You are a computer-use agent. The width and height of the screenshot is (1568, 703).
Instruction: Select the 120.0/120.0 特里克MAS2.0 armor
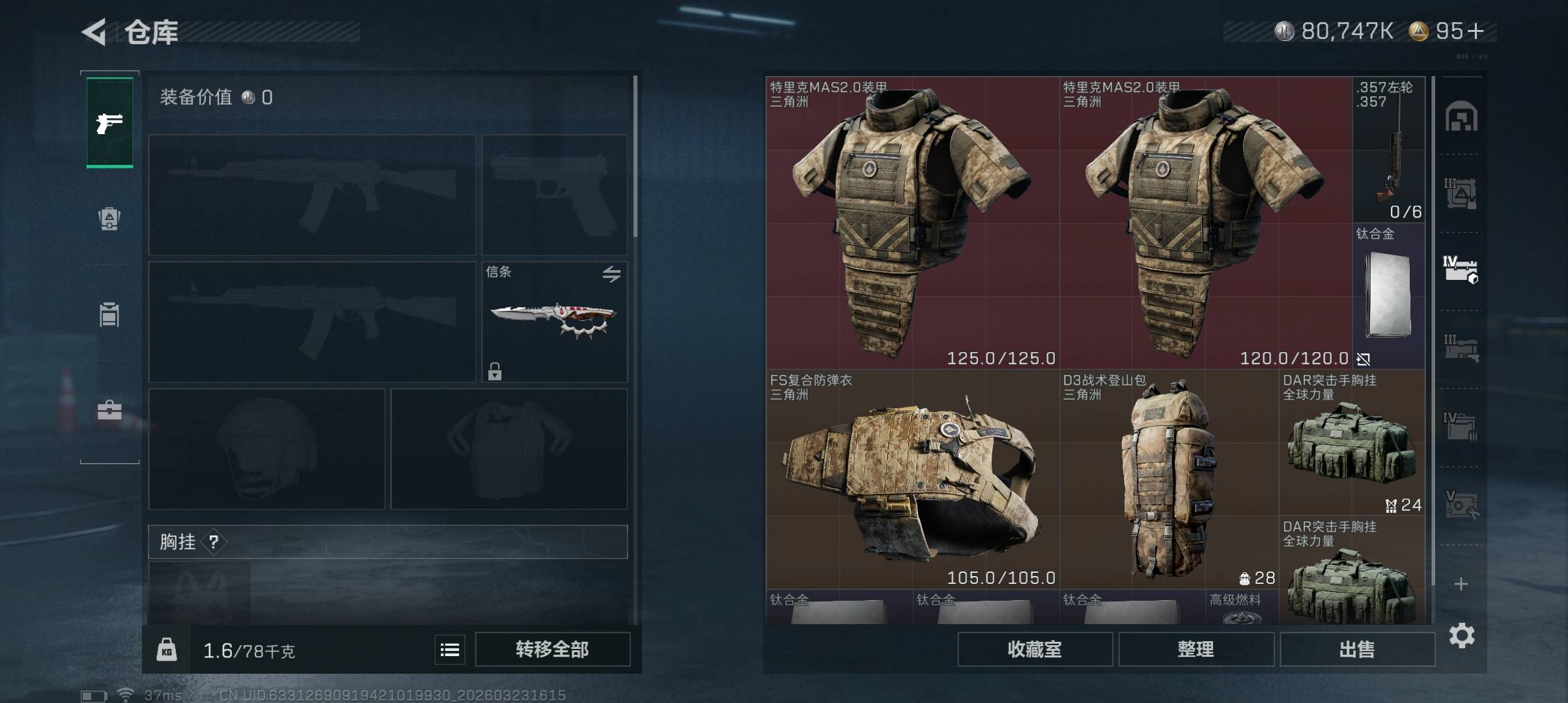point(1205,223)
